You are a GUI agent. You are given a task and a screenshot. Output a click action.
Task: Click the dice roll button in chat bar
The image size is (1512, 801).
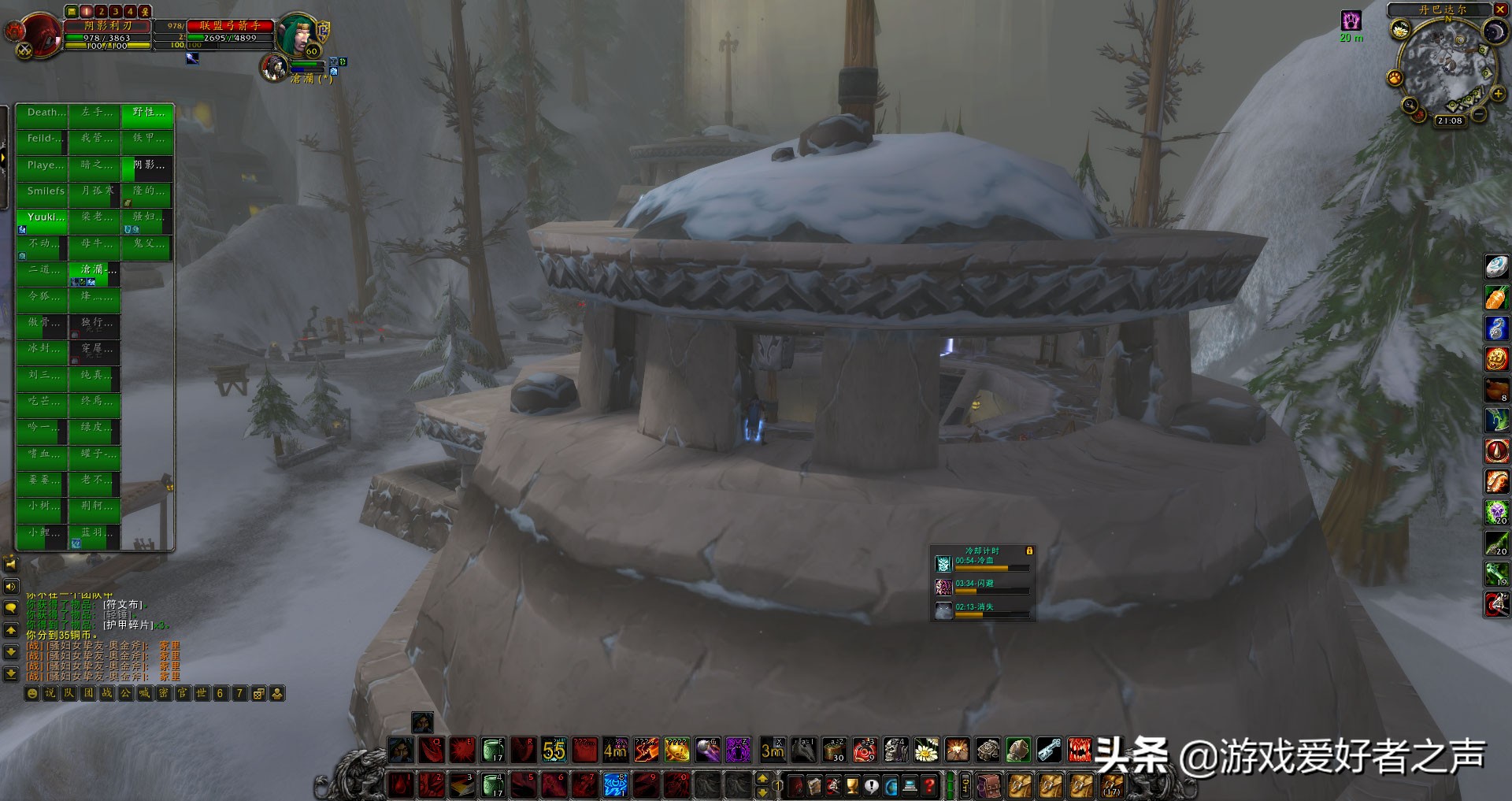pos(258,694)
